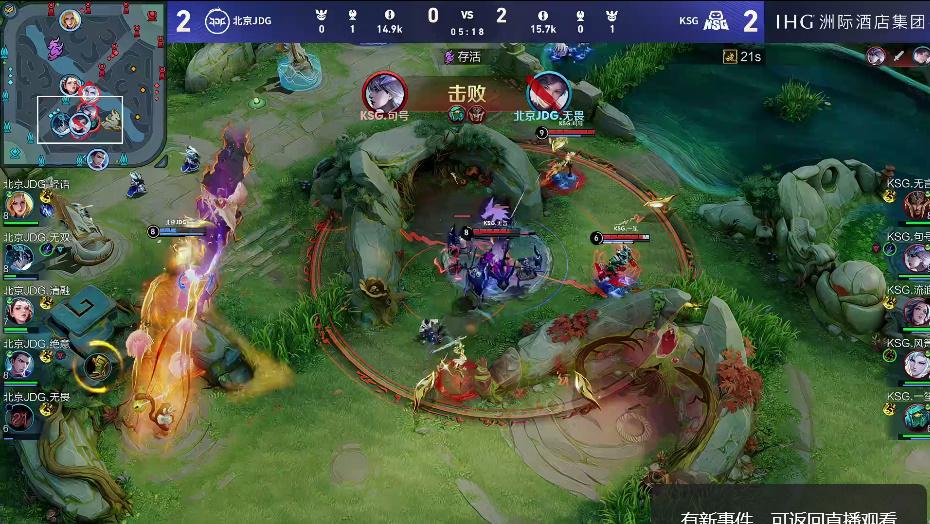The height and width of the screenshot is (524, 930).
Task: Click the KSG team logo
Action: tap(717, 21)
